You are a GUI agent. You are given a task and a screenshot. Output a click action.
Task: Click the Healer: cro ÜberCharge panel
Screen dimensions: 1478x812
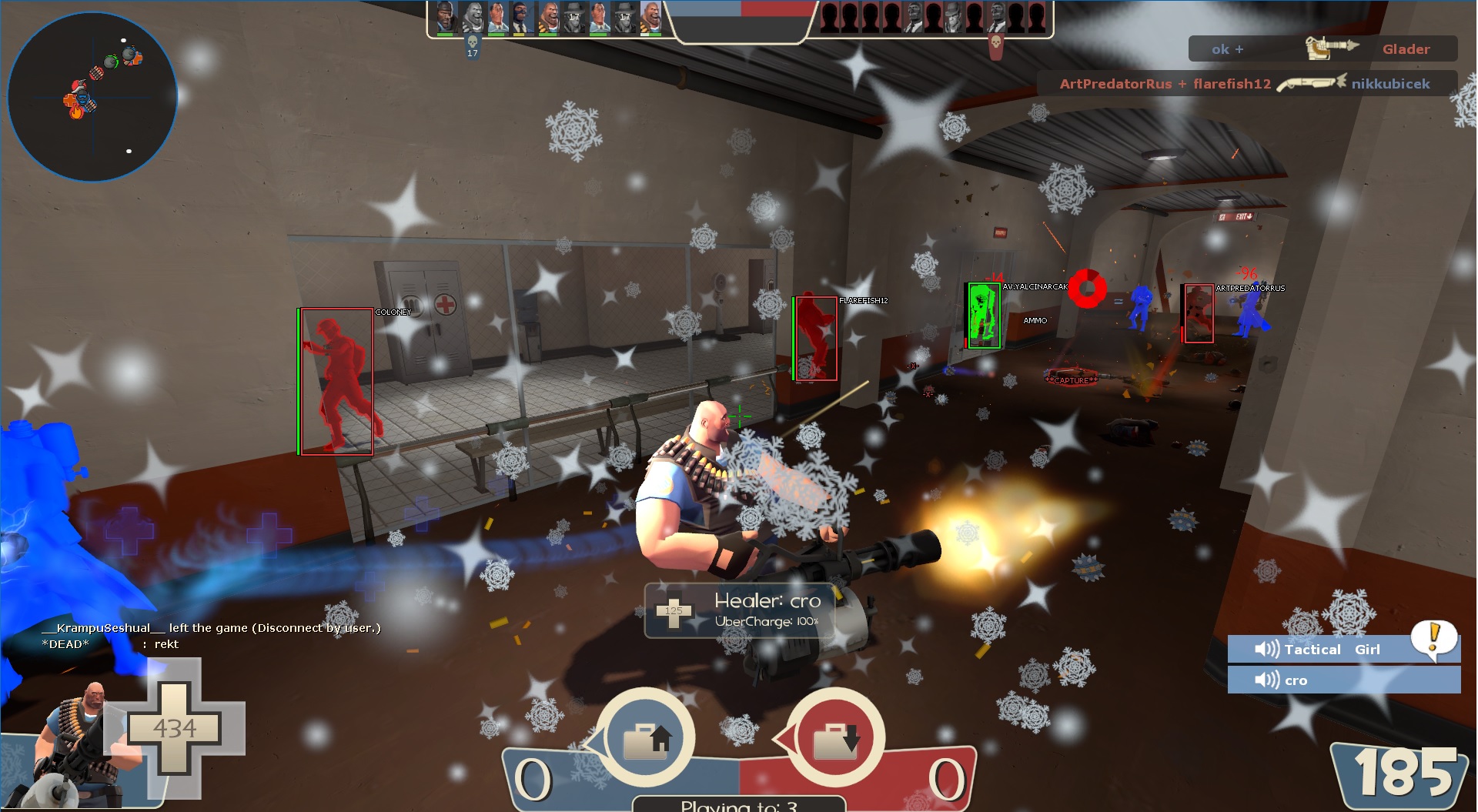pyautogui.click(x=741, y=610)
